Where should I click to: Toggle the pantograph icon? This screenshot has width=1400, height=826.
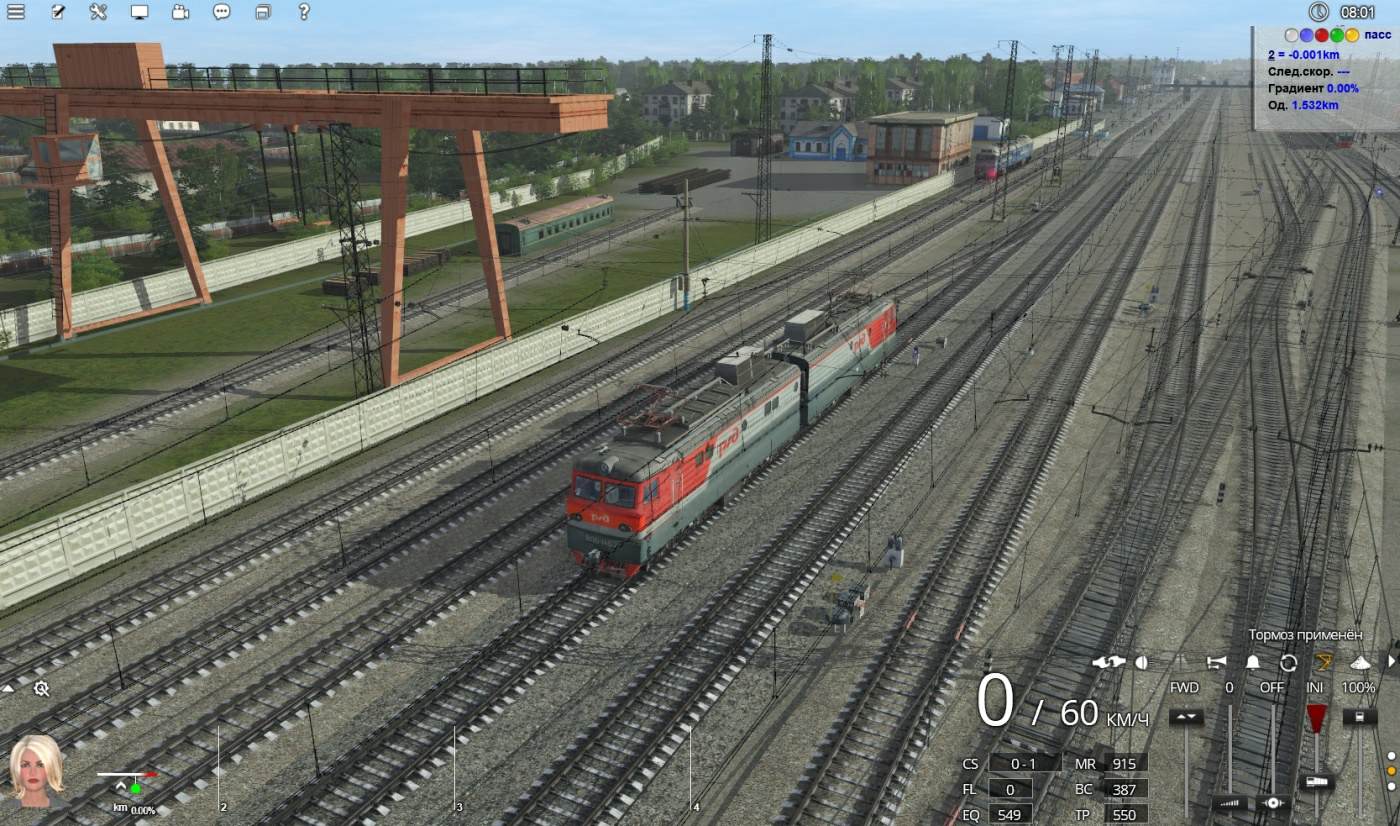point(1323,662)
